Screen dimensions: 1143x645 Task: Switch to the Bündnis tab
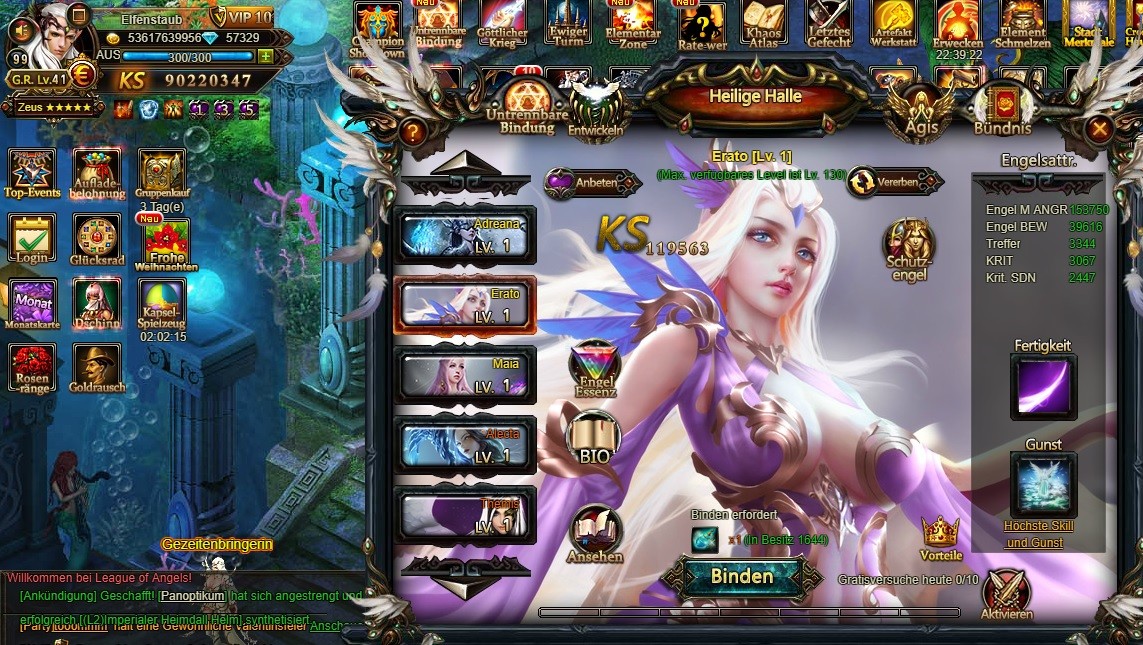(1002, 109)
